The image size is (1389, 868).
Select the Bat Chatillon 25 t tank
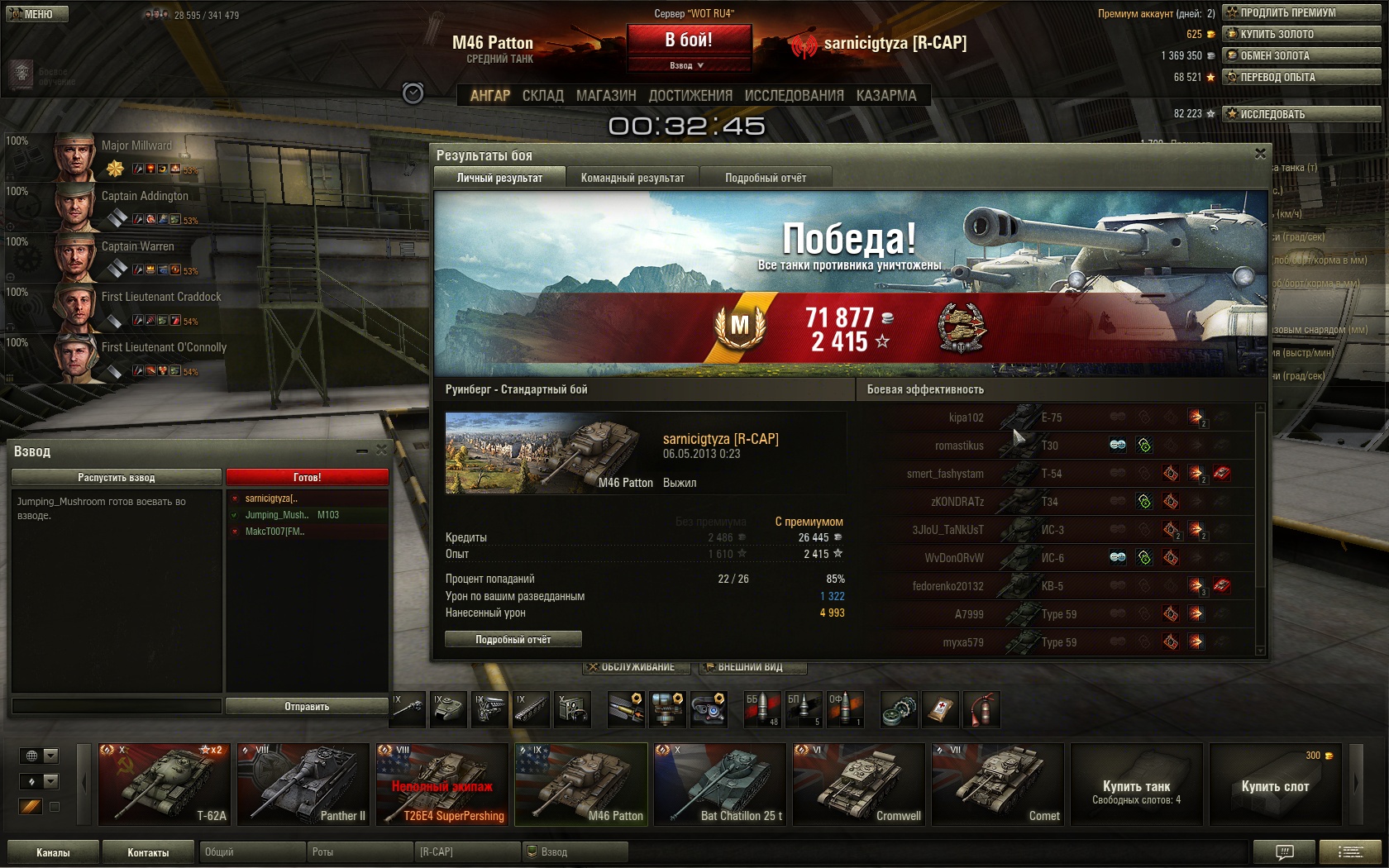point(719,785)
